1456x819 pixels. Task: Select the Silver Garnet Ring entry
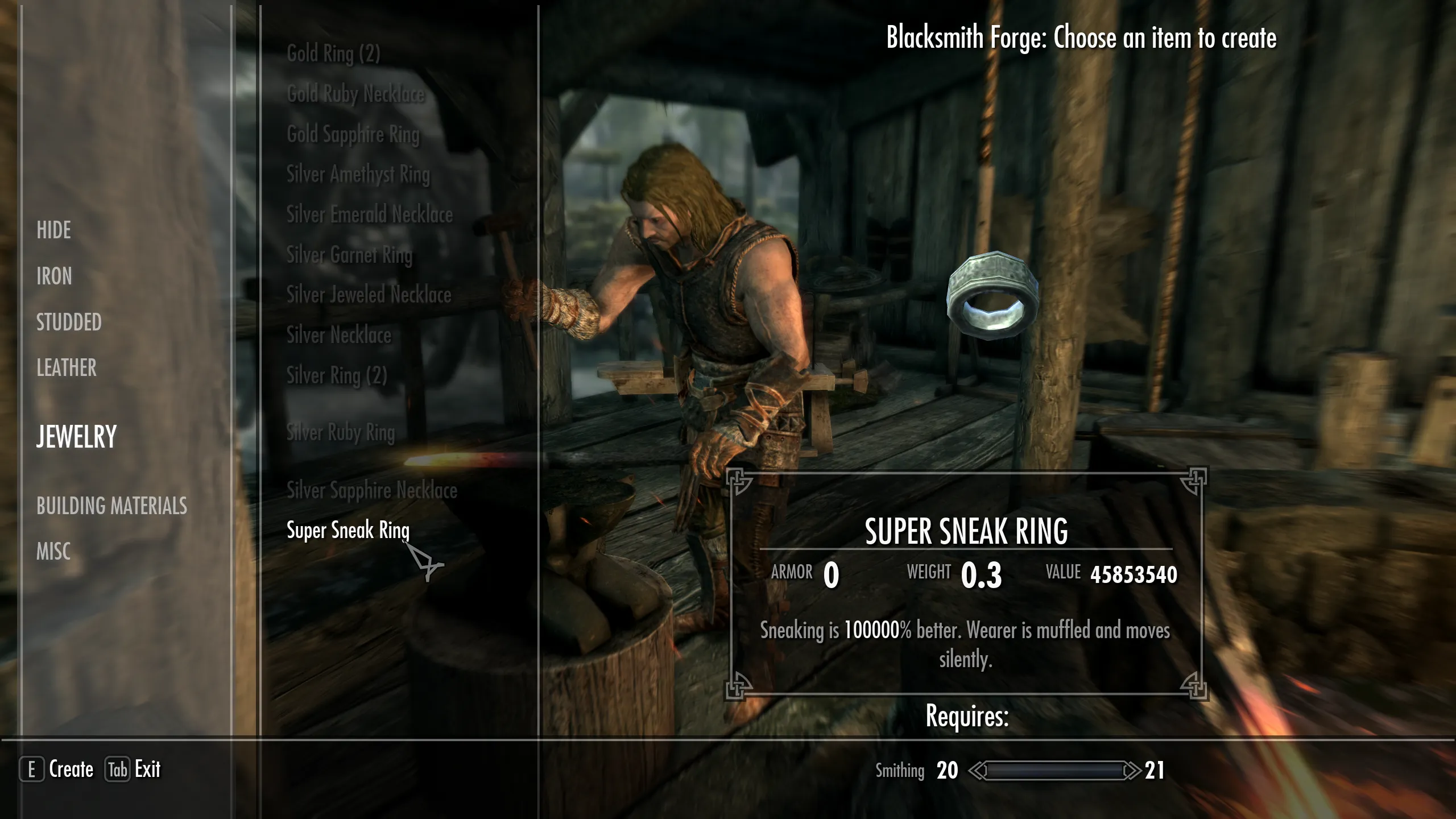[349, 255]
